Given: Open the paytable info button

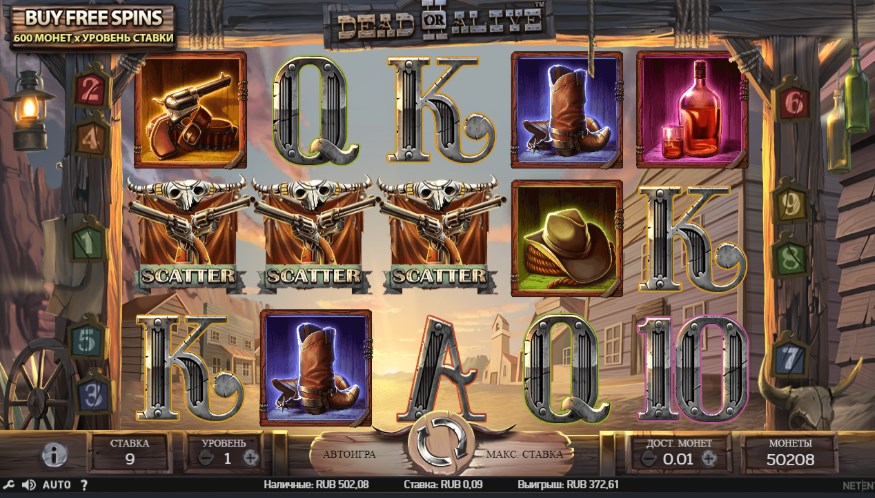Looking at the screenshot, I should (55, 454).
